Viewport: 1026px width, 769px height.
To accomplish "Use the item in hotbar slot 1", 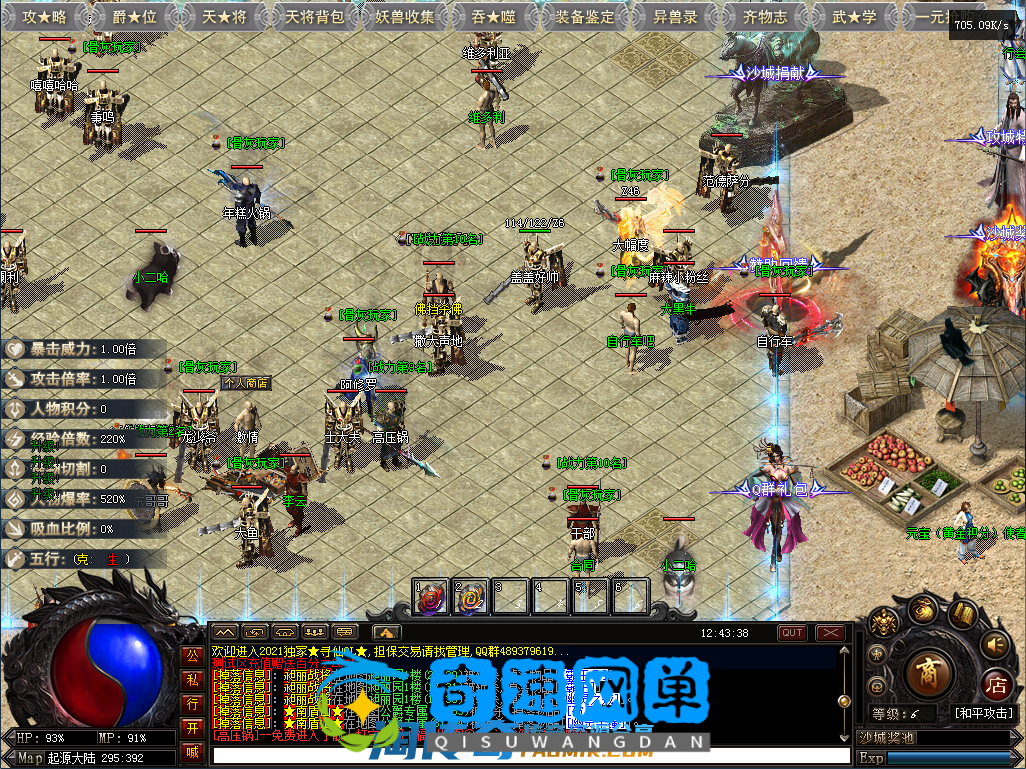I will click(431, 597).
